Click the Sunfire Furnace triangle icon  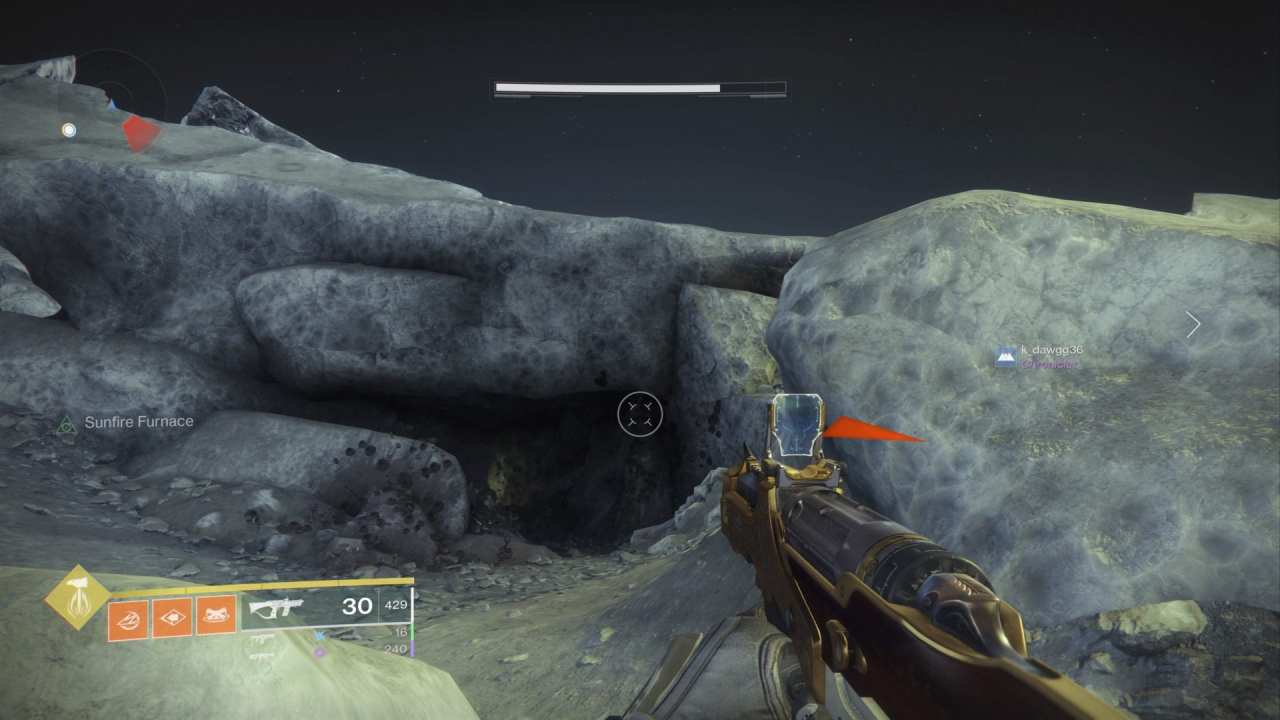(x=65, y=424)
